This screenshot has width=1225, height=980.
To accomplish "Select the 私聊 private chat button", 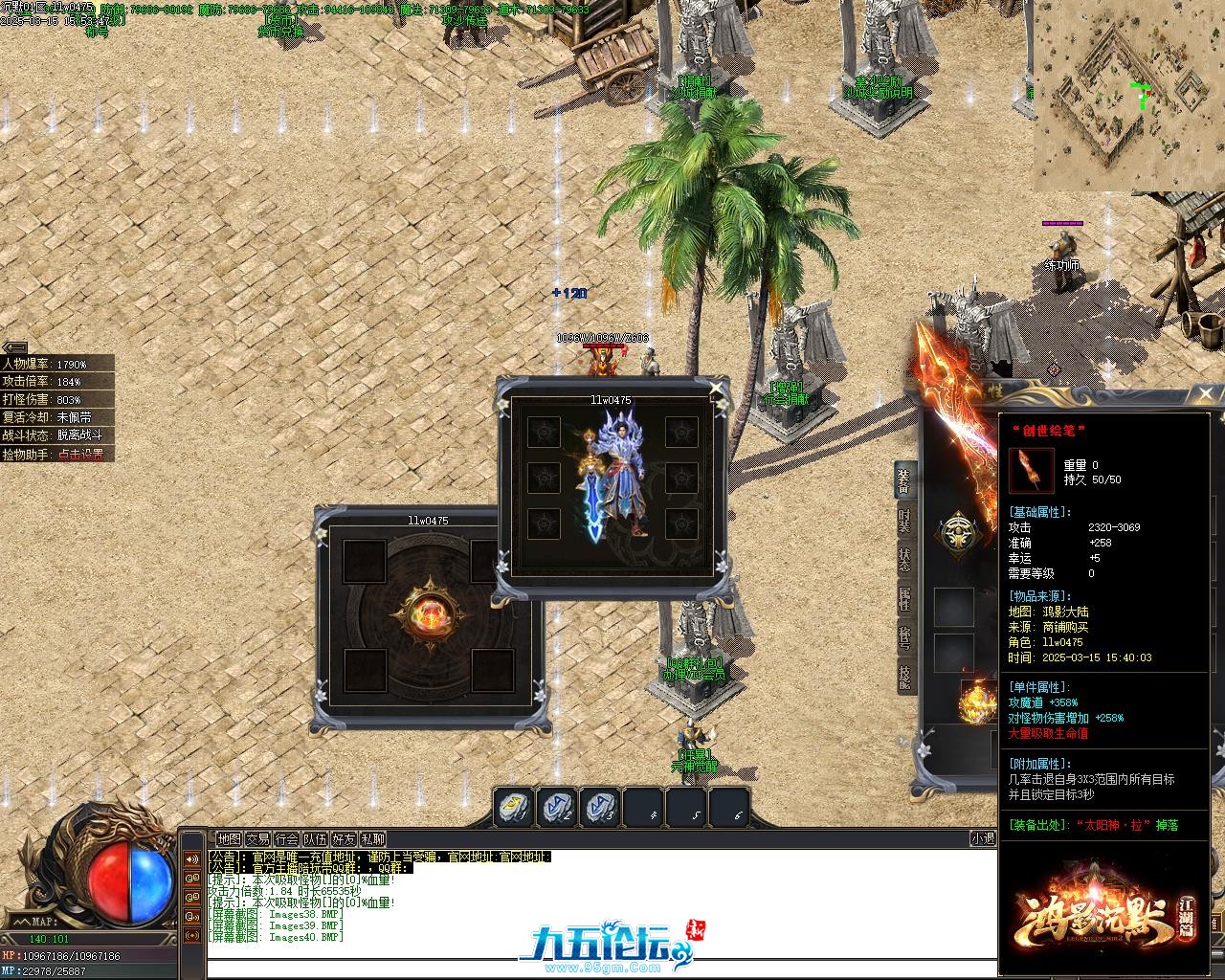I will tap(373, 839).
